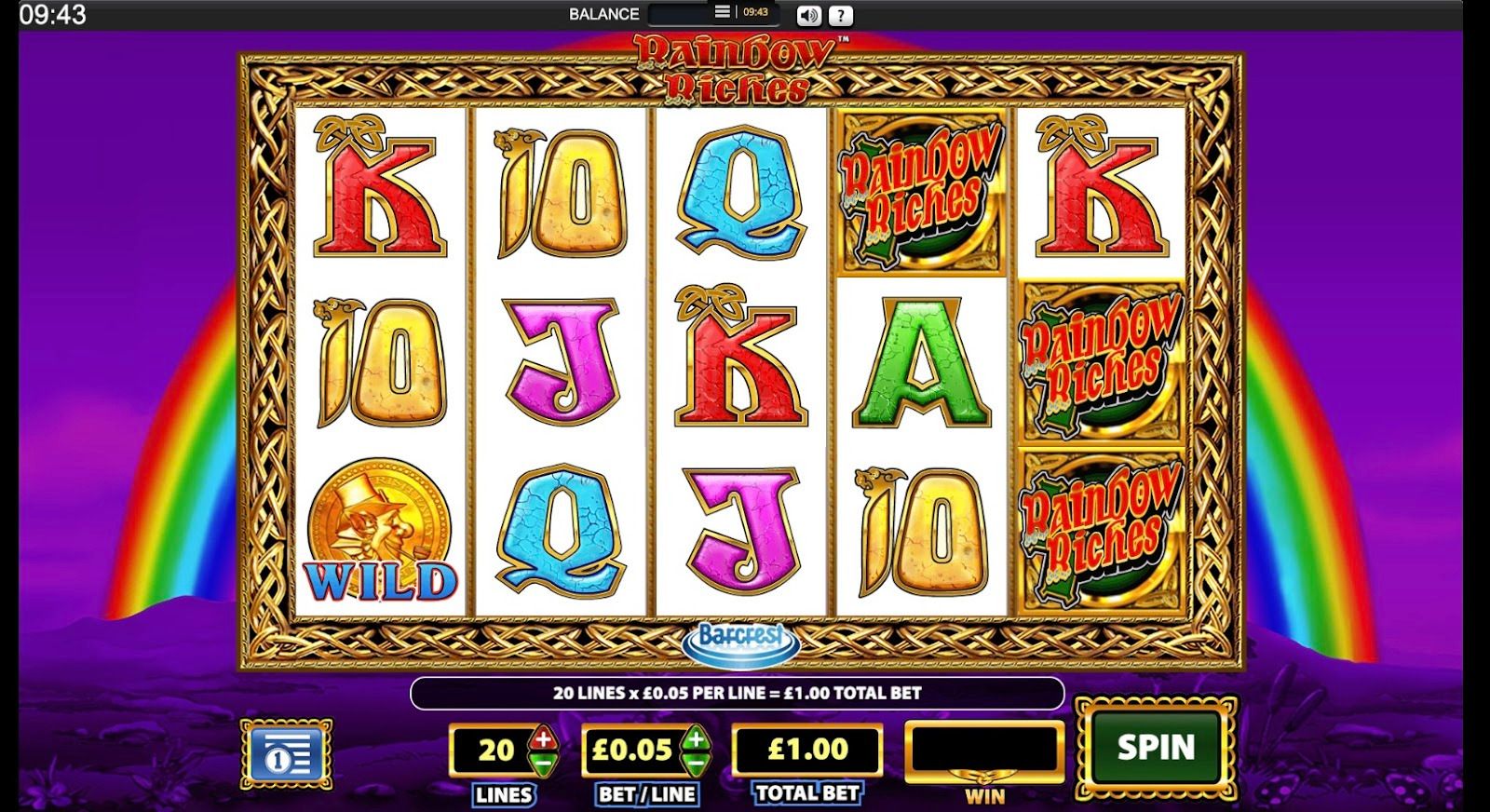Viewport: 1490px width, 812px height.
Task: Open help with the question mark button
Action: [840, 15]
